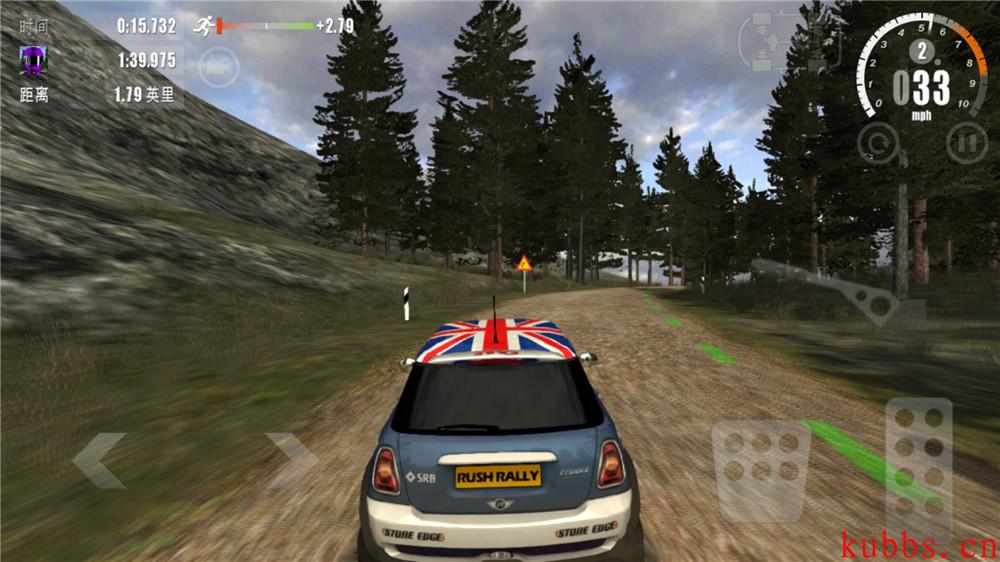Tap the car damage status diagram
This screenshot has width=1000, height=562.
tap(766, 42)
